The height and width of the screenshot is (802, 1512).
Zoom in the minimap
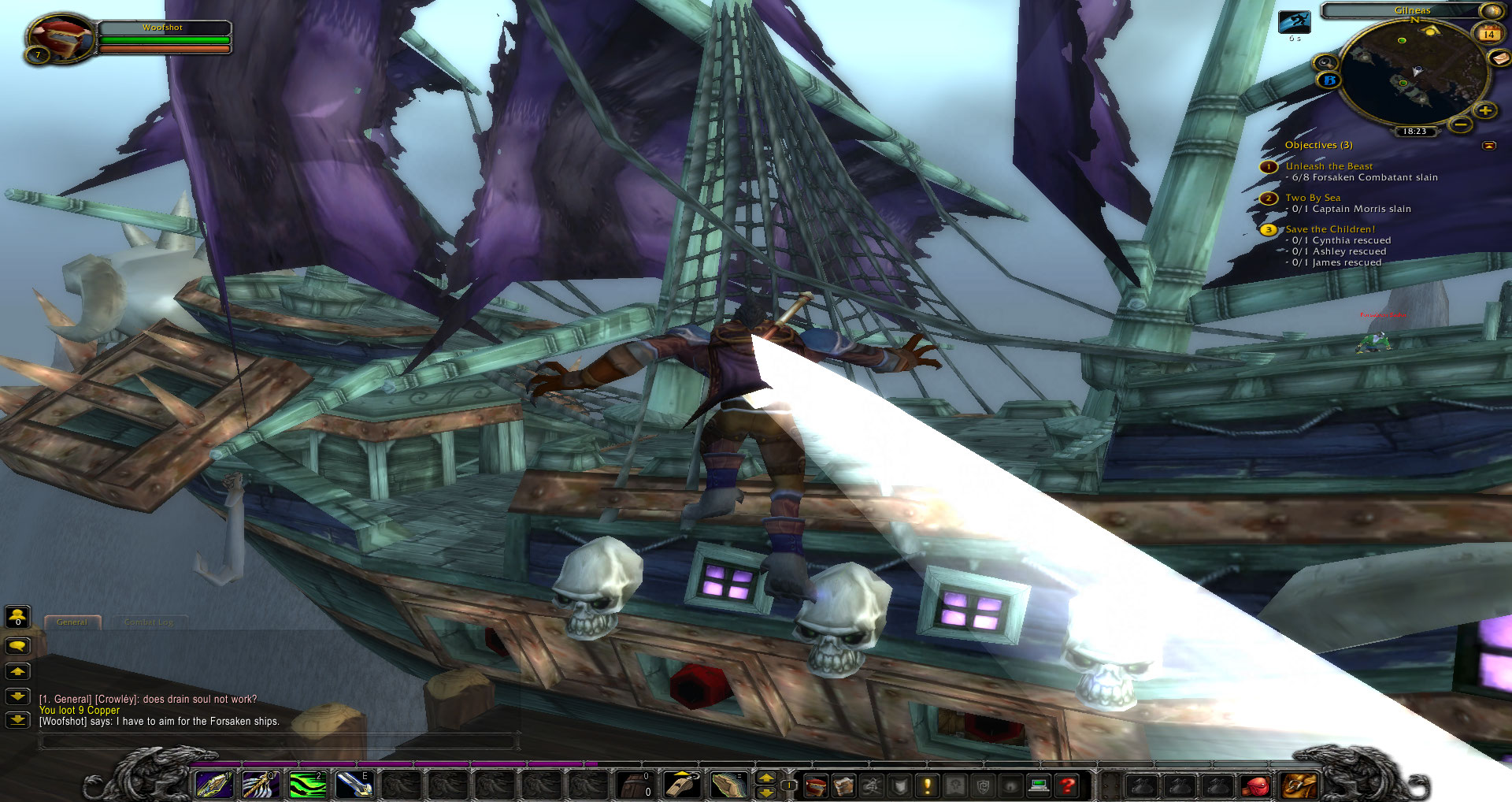1484,111
